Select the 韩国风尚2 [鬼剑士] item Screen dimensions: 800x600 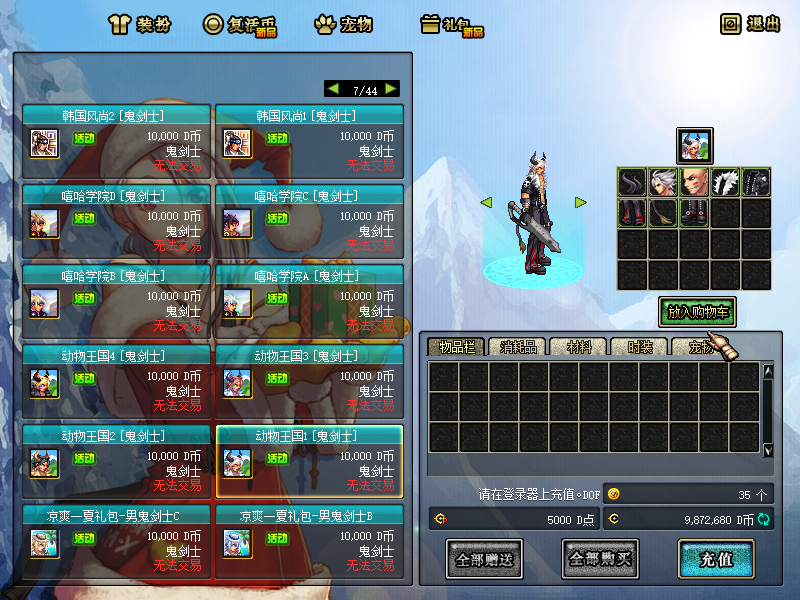[116, 141]
